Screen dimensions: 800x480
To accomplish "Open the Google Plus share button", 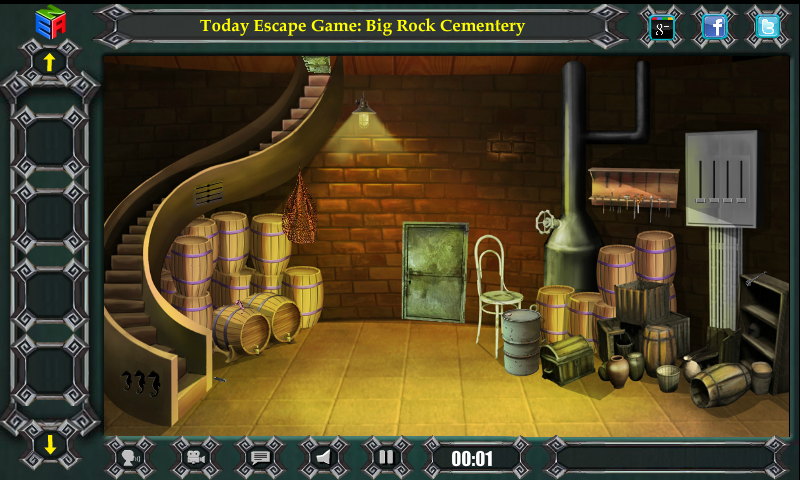I will 662,28.
